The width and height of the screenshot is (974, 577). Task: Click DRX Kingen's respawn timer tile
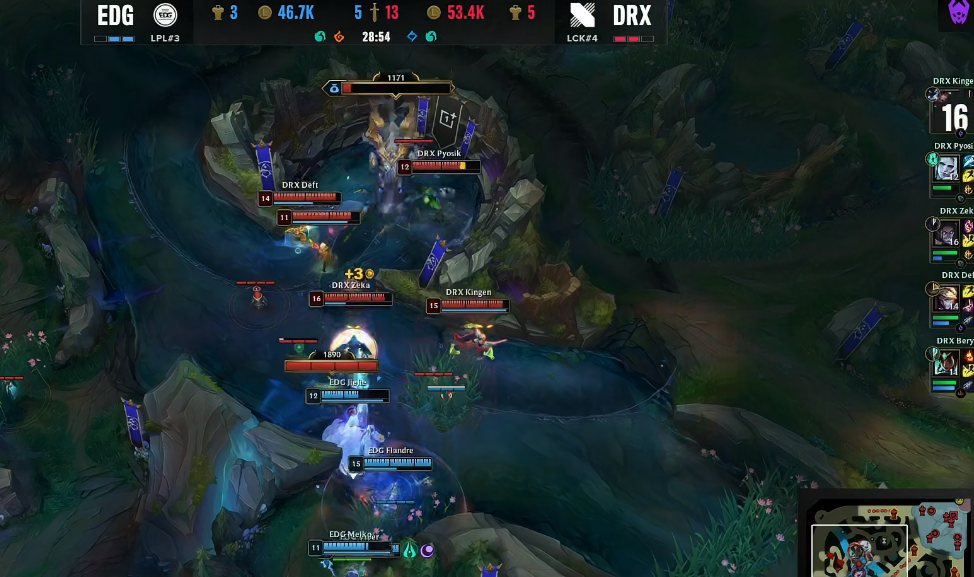pos(953,116)
